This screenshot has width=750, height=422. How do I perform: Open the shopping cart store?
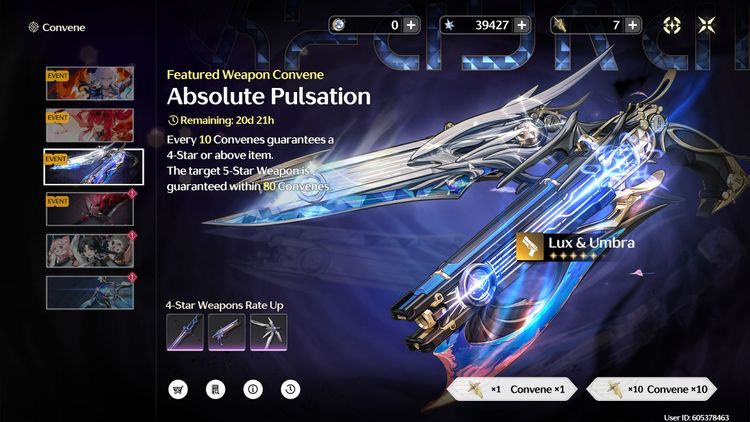tap(179, 389)
